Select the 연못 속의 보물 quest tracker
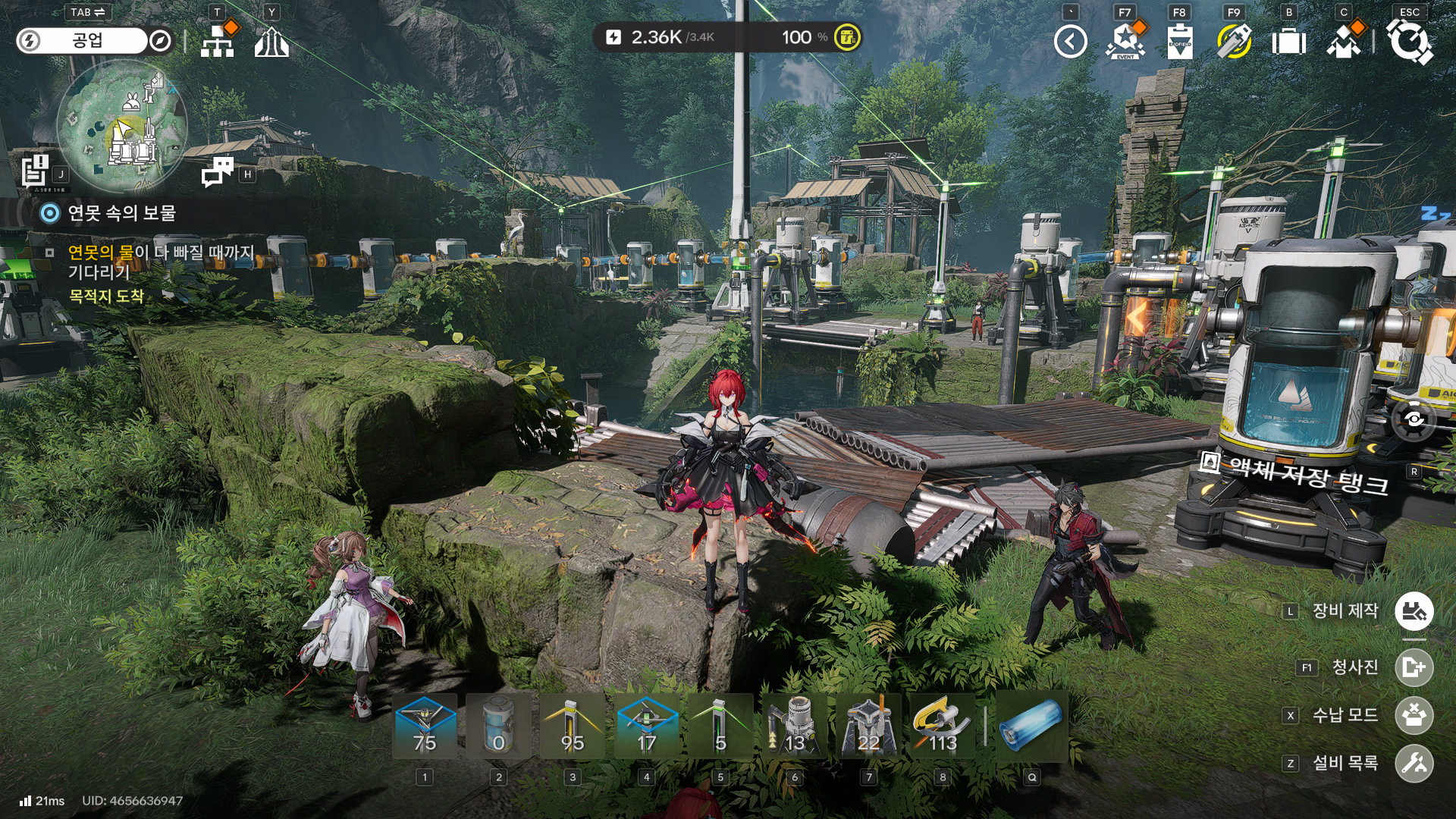Viewport: 1456px width, 819px height. click(x=121, y=213)
